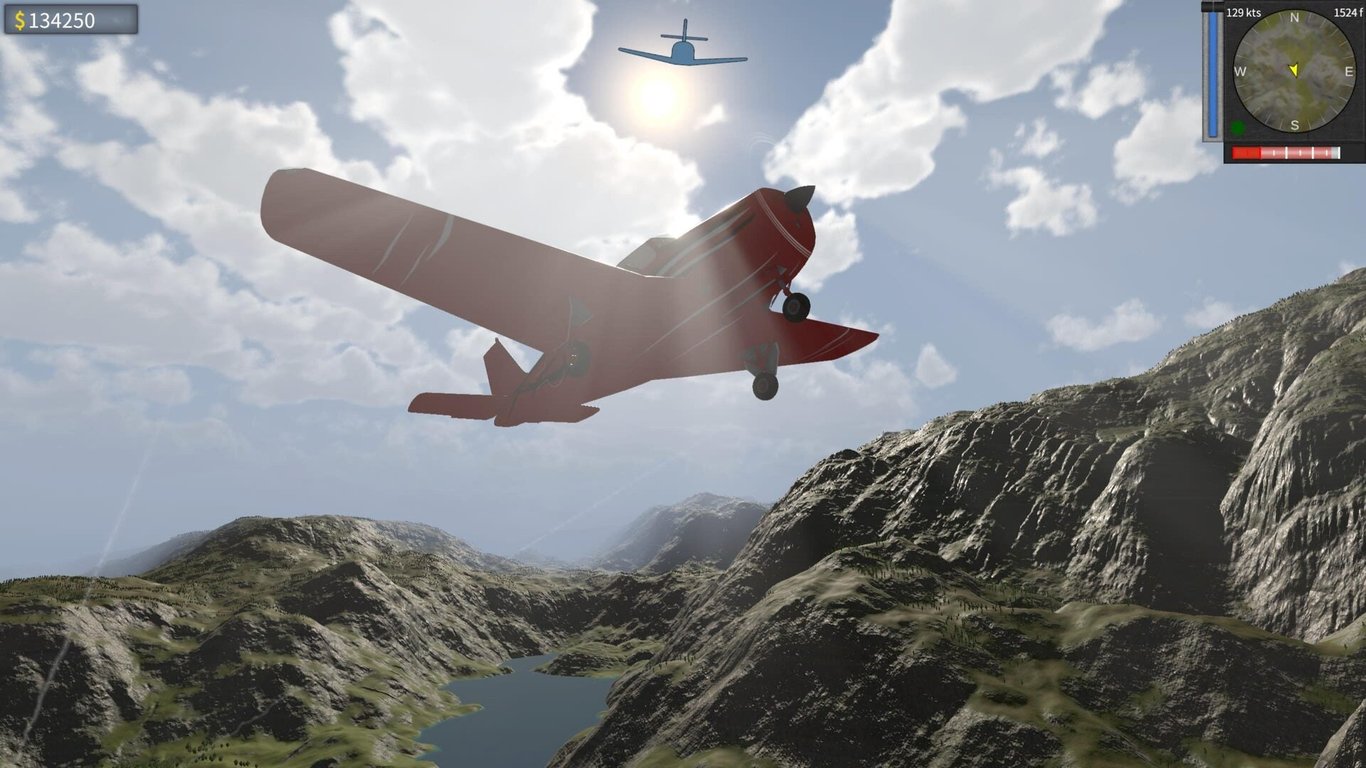The height and width of the screenshot is (768, 1366).
Task: Click the yellow heading arrow on the minimap
Action: tap(1294, 70)
